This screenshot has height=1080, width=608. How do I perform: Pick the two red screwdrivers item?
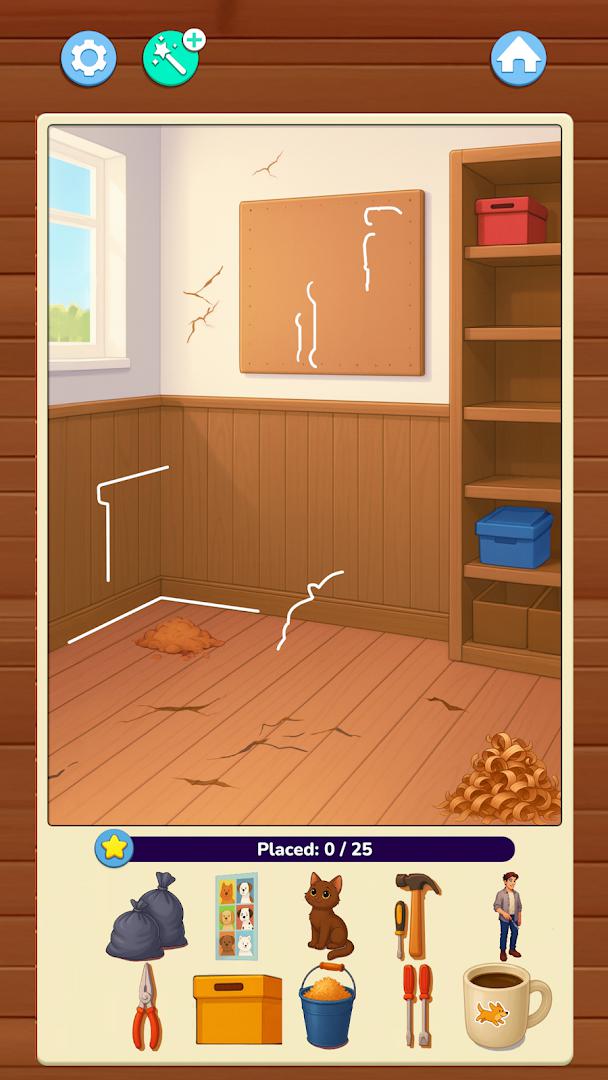416,1005
